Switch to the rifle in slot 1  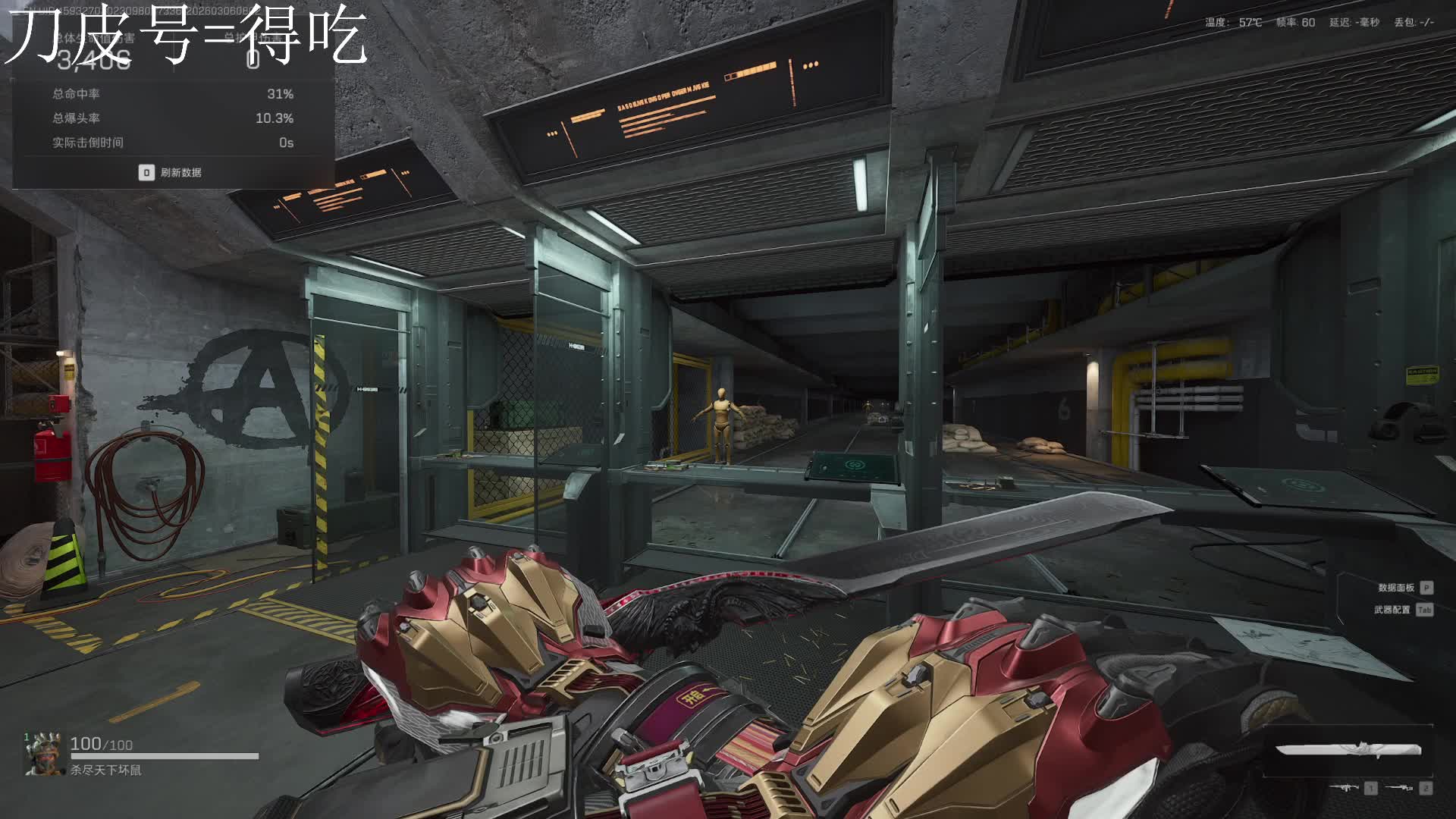1345,788
